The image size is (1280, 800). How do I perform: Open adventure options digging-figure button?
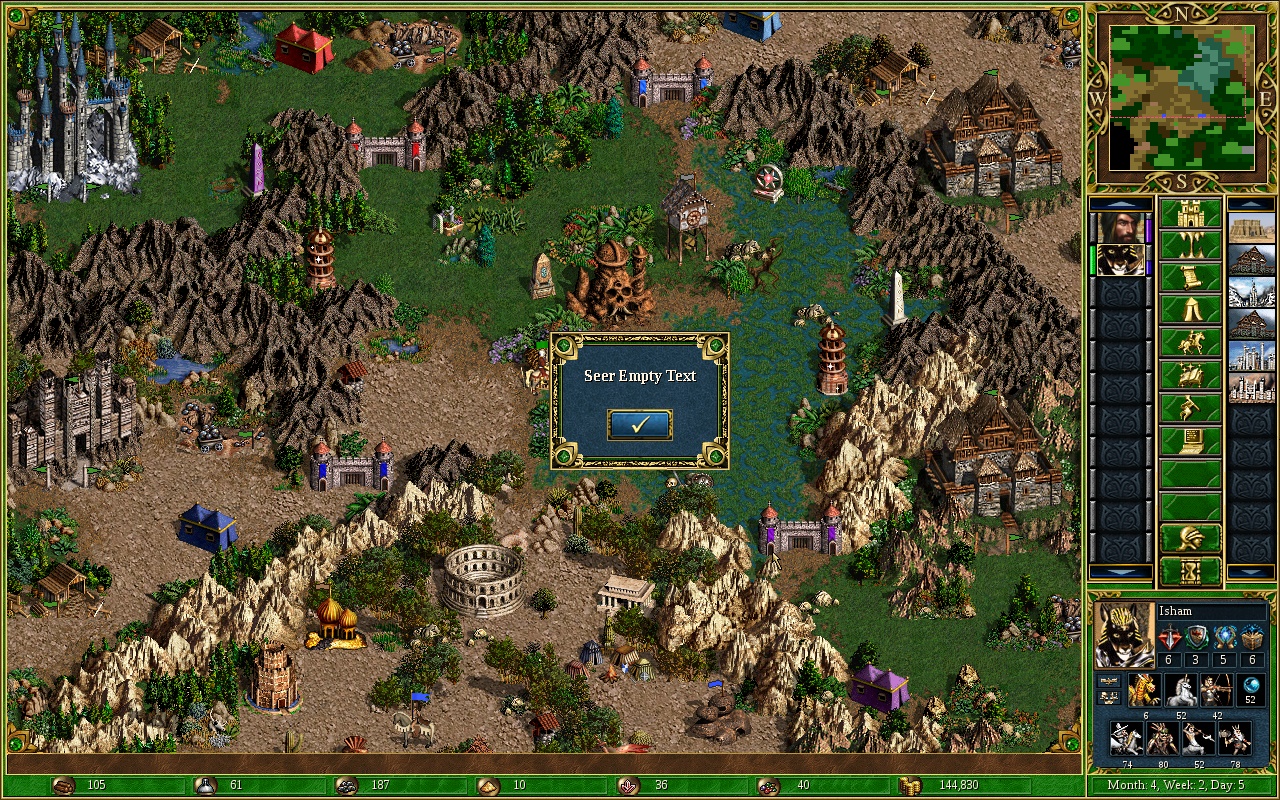(1190, 407)
